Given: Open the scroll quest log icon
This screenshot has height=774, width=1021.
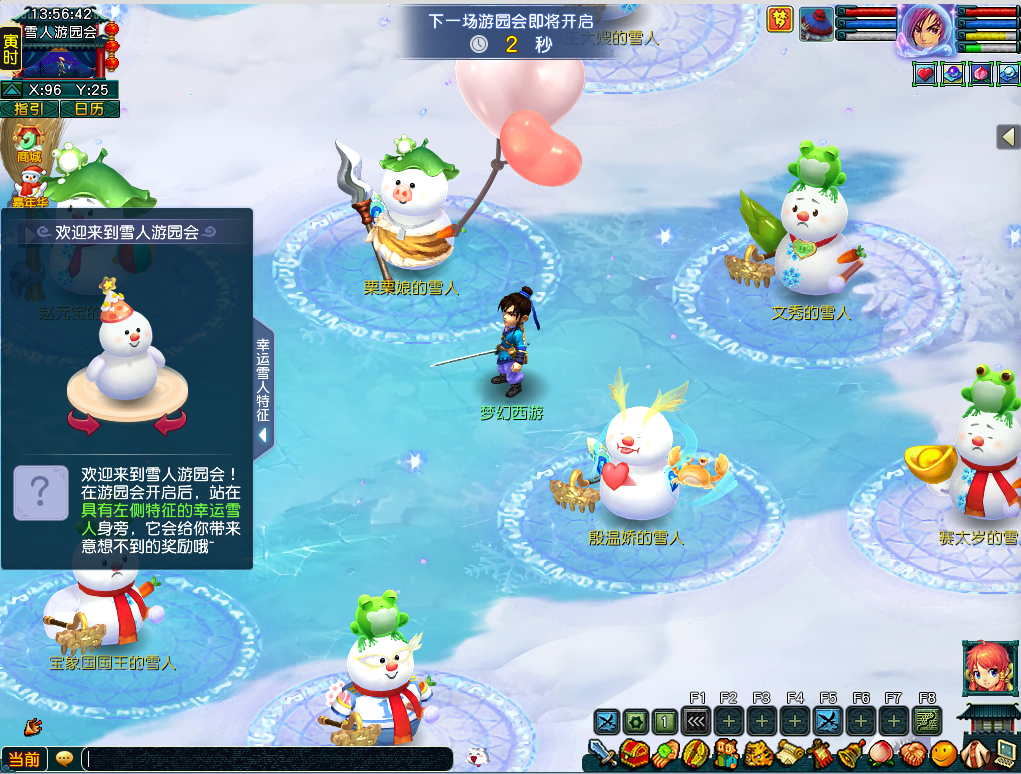Looking at the screenshot, I should (790, 753).
